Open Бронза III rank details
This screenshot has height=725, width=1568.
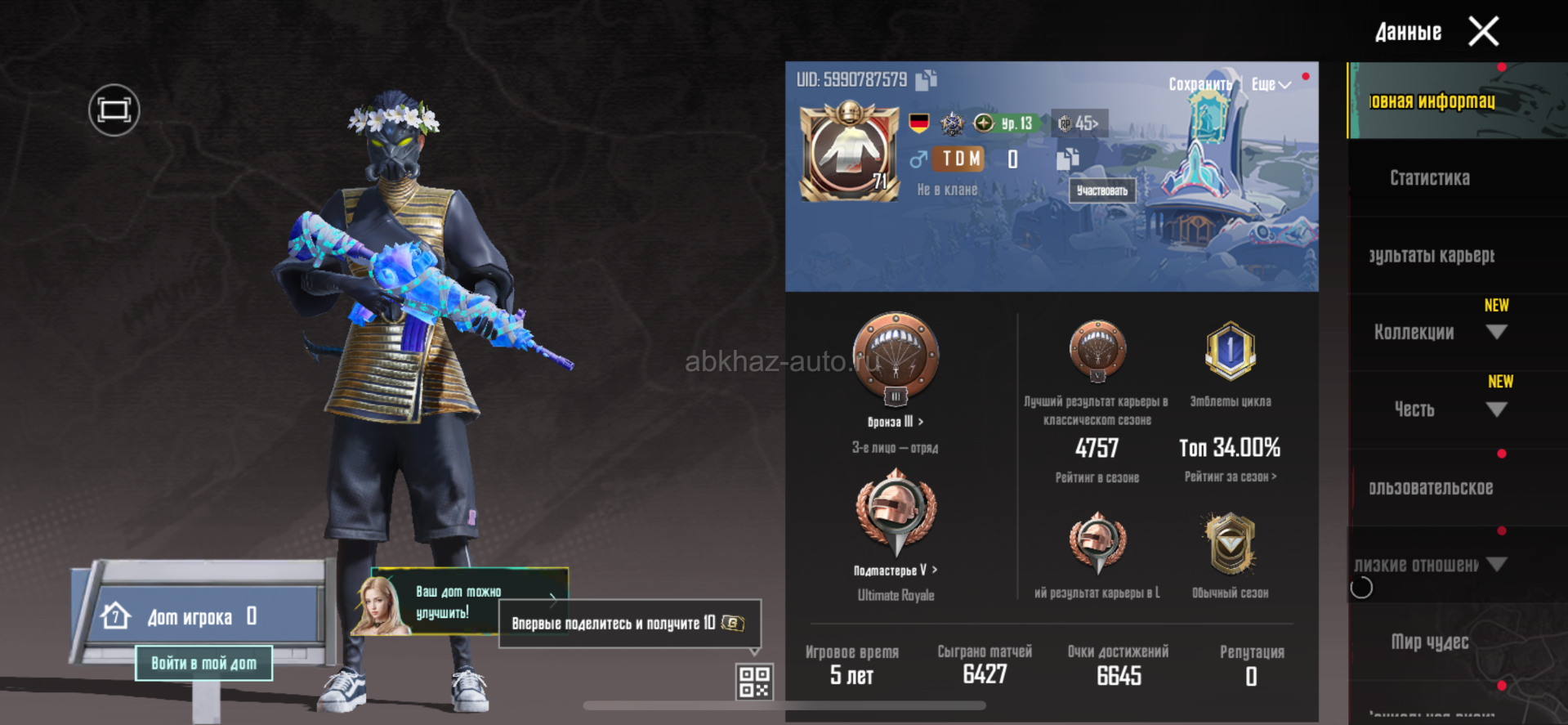[896, 422]
